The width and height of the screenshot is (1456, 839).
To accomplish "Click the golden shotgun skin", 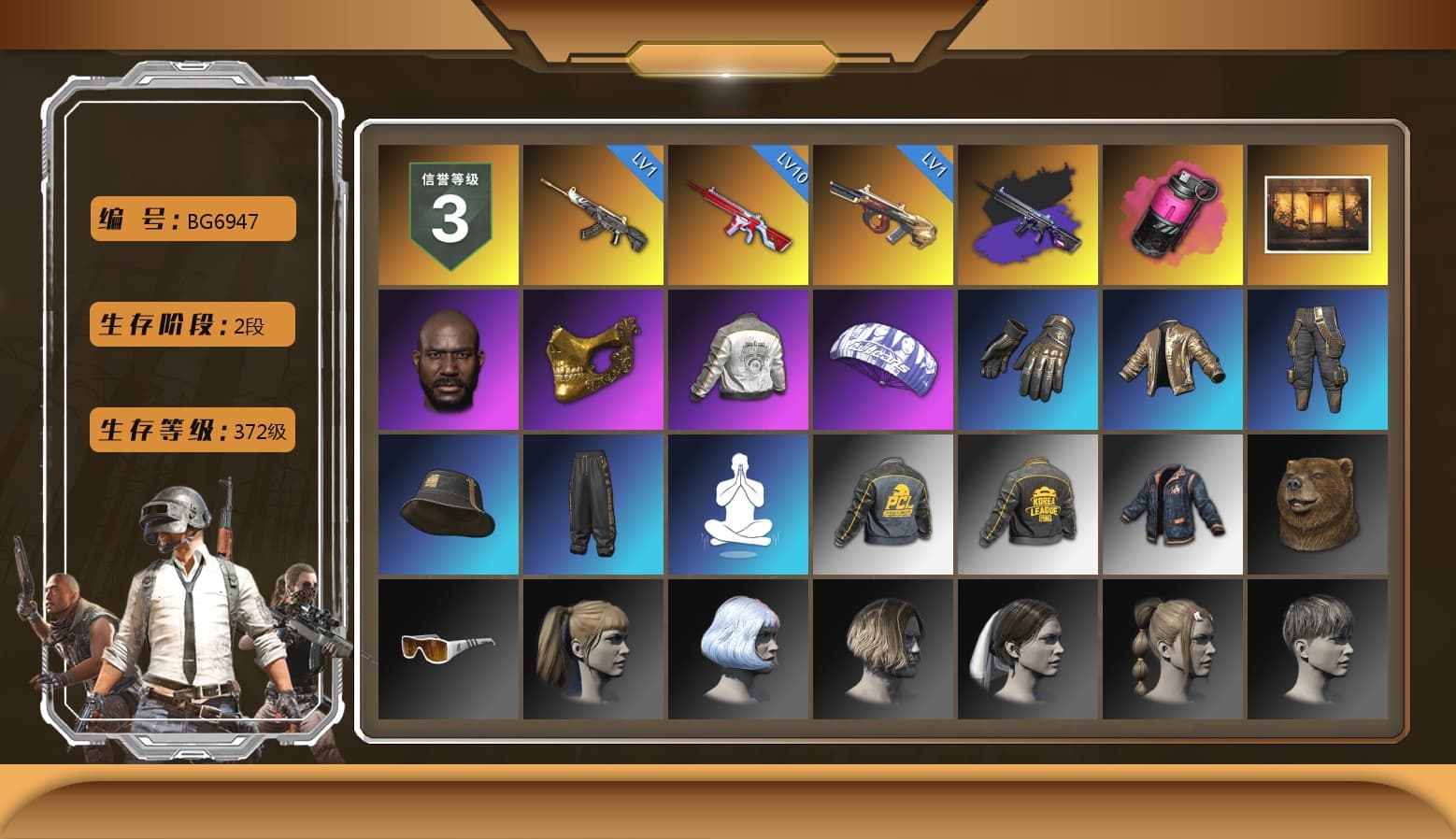I will tap(883, 215).
